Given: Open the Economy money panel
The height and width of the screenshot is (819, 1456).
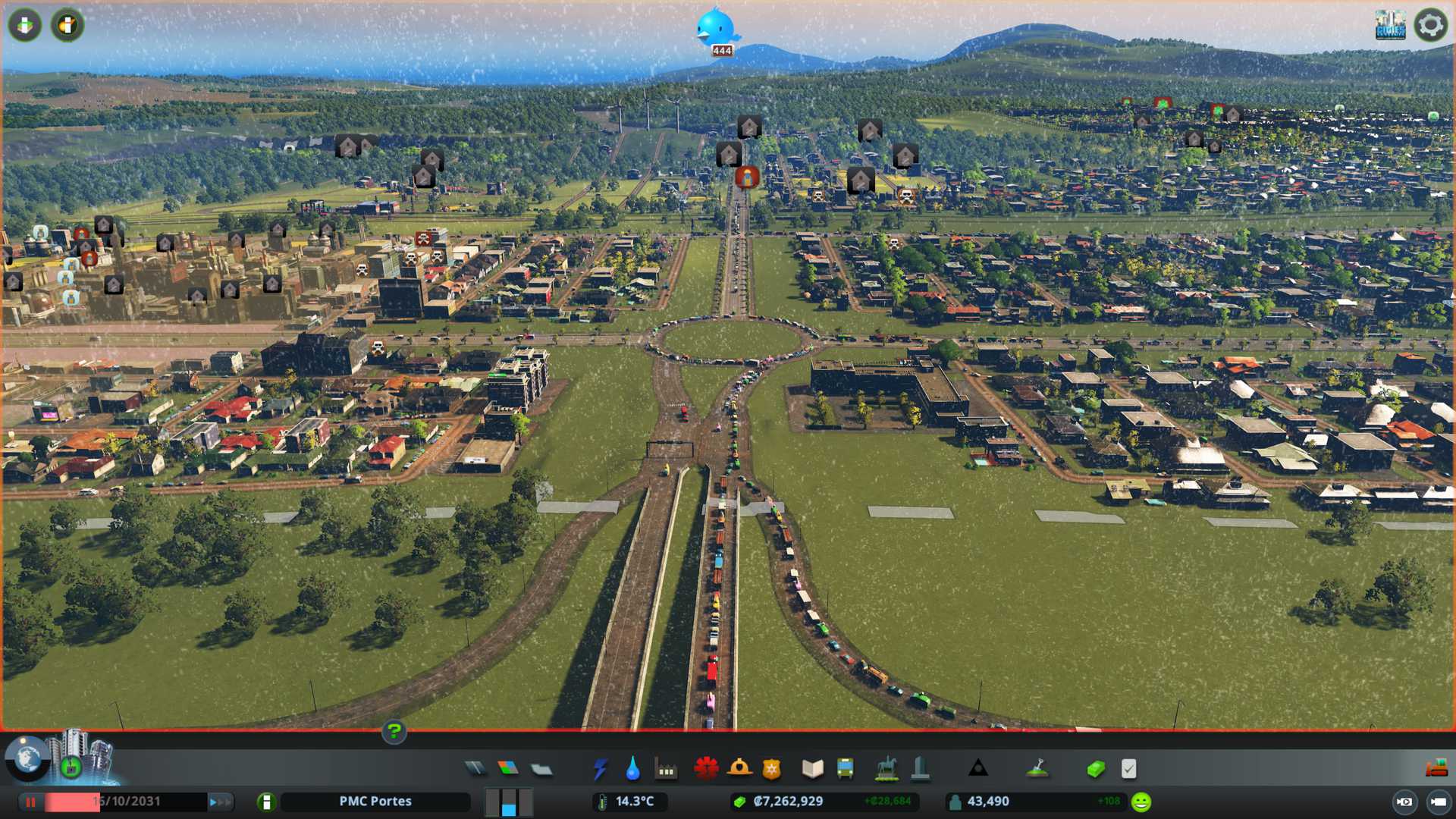Looking at the screenshot, I should coord(1095,769).
